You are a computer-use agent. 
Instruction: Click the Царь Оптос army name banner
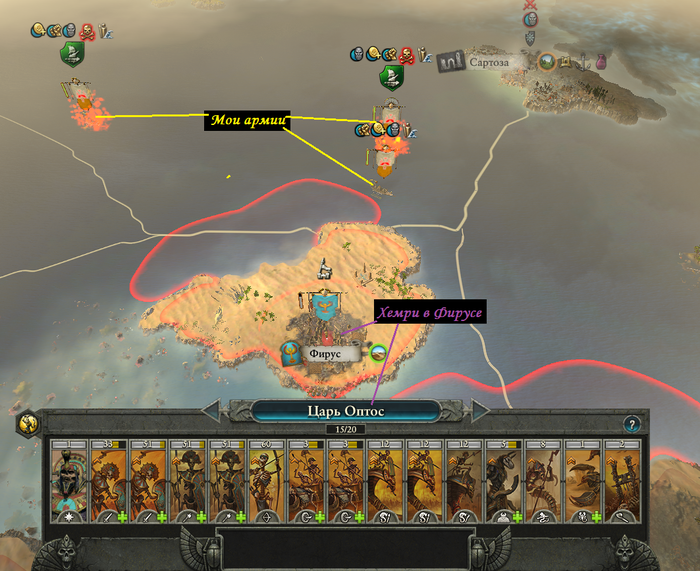click(x=346, y=410)
